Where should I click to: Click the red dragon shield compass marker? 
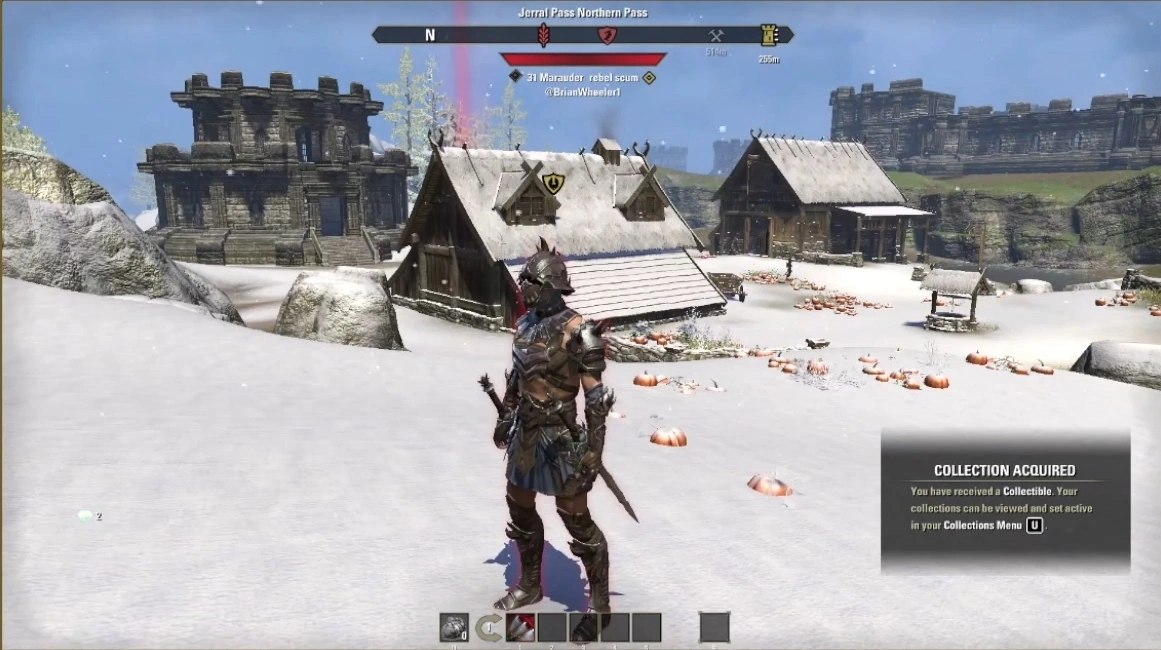(606, 36)
